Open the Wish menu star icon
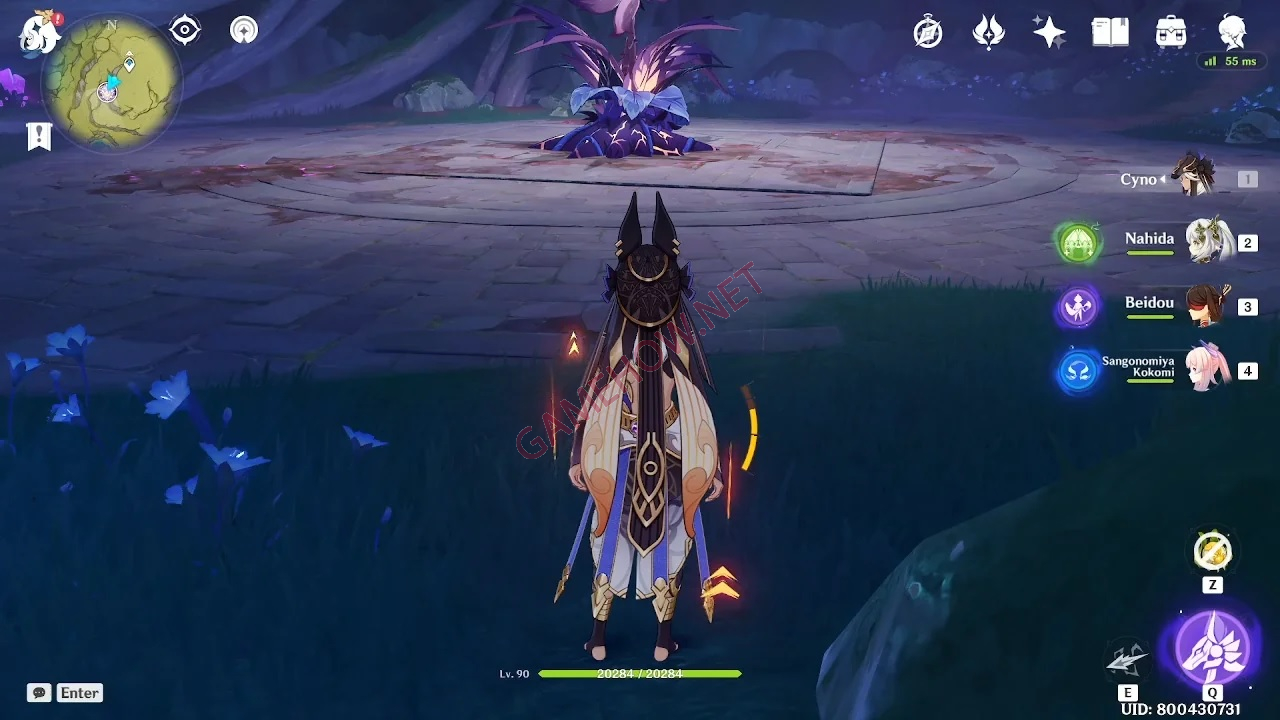The width and height of the screenshot is (1280, 720). coord(1049,31)
